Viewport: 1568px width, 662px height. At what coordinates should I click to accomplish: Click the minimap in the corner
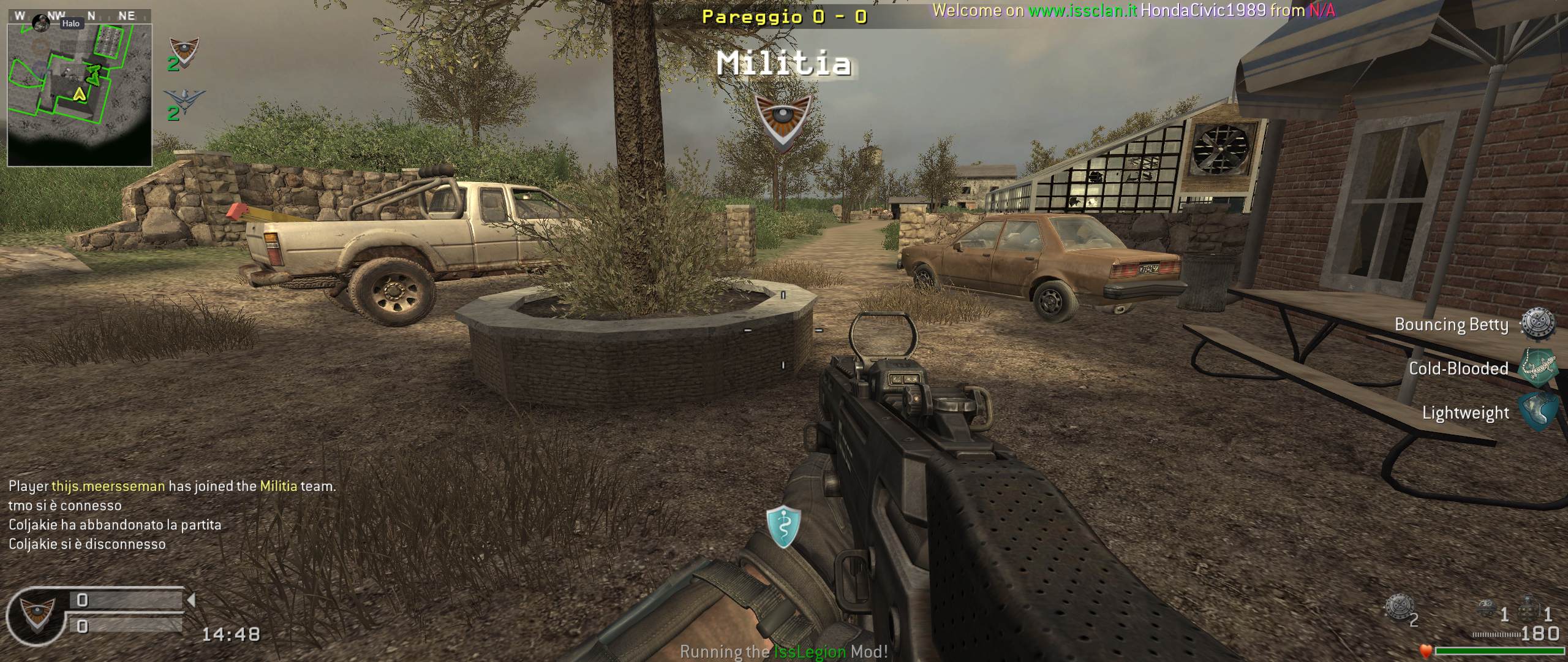(80, 88)
